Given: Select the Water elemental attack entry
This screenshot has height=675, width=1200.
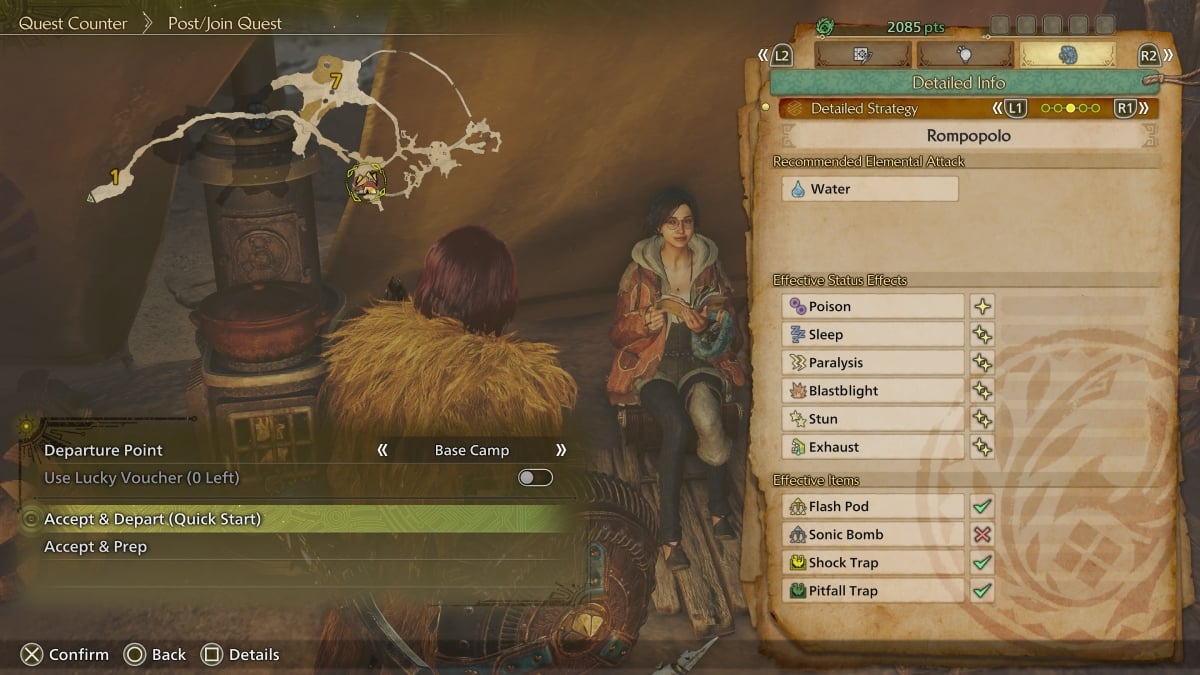Looking at the screenshot, I should click(x=869, y=189).
